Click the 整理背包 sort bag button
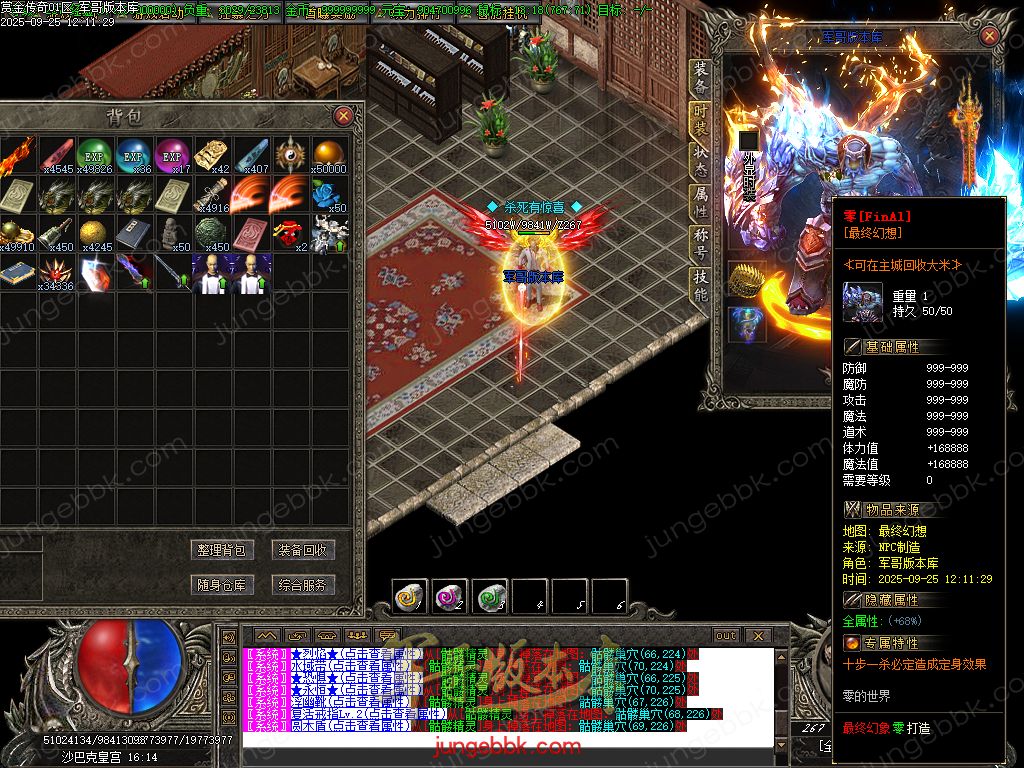The height and width of the screenshot is (768, 1024). 222,550
